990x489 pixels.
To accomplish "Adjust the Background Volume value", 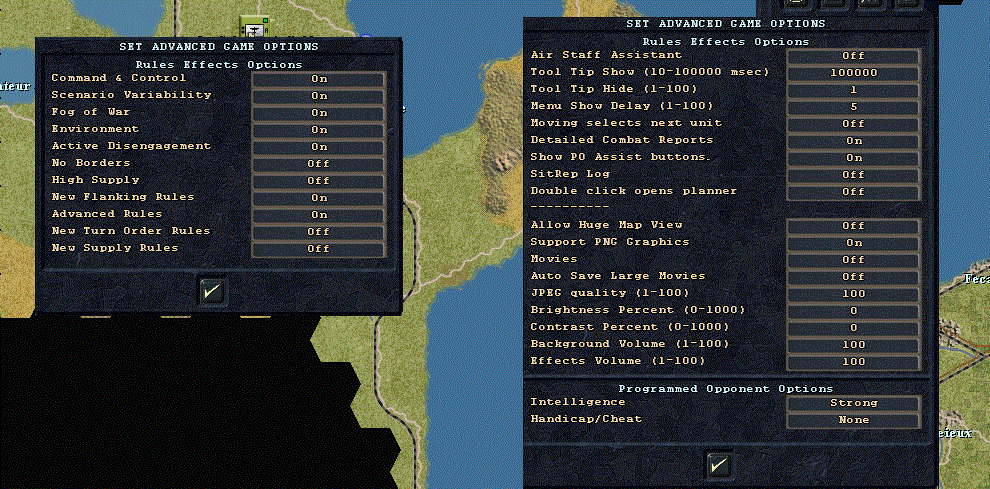I will coord(853,344).
